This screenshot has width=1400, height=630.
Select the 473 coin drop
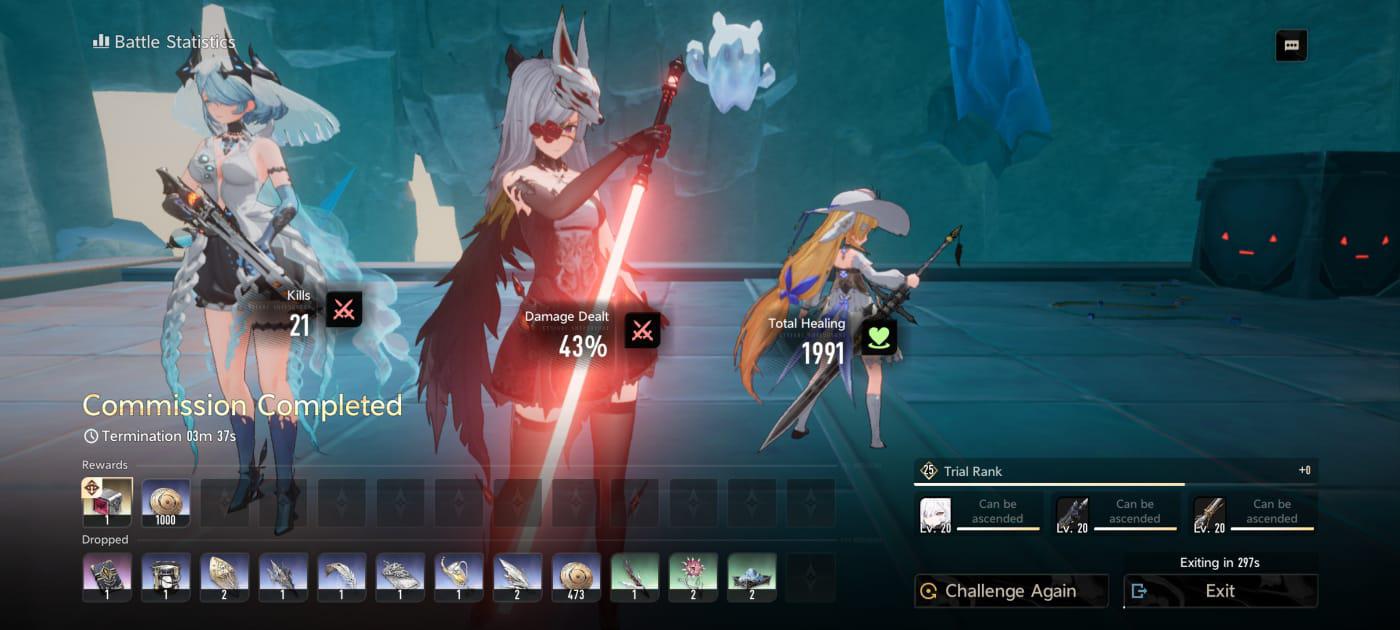pyautogui.click(x=577, y=577)
